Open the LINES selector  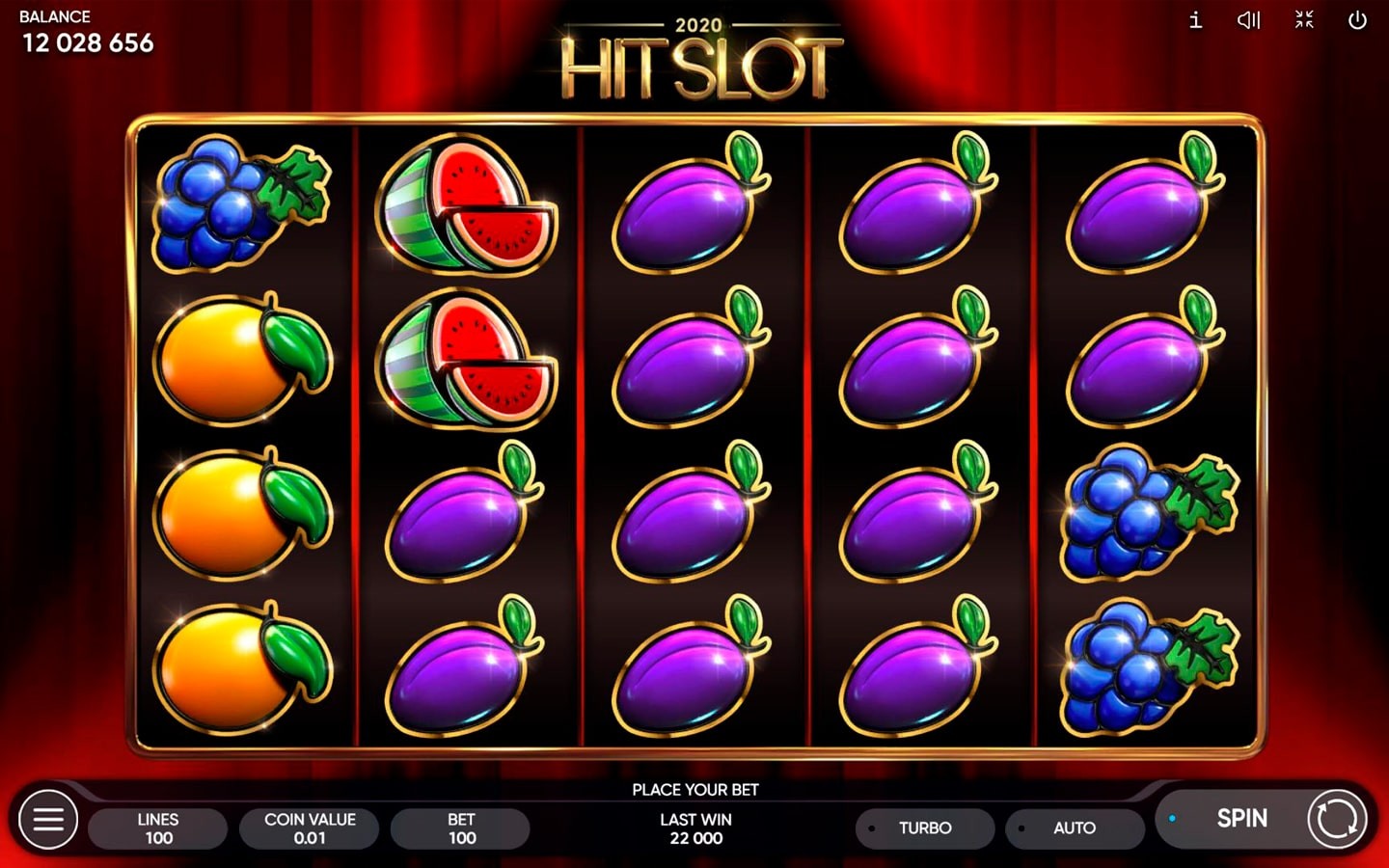(x=157, y=827)
